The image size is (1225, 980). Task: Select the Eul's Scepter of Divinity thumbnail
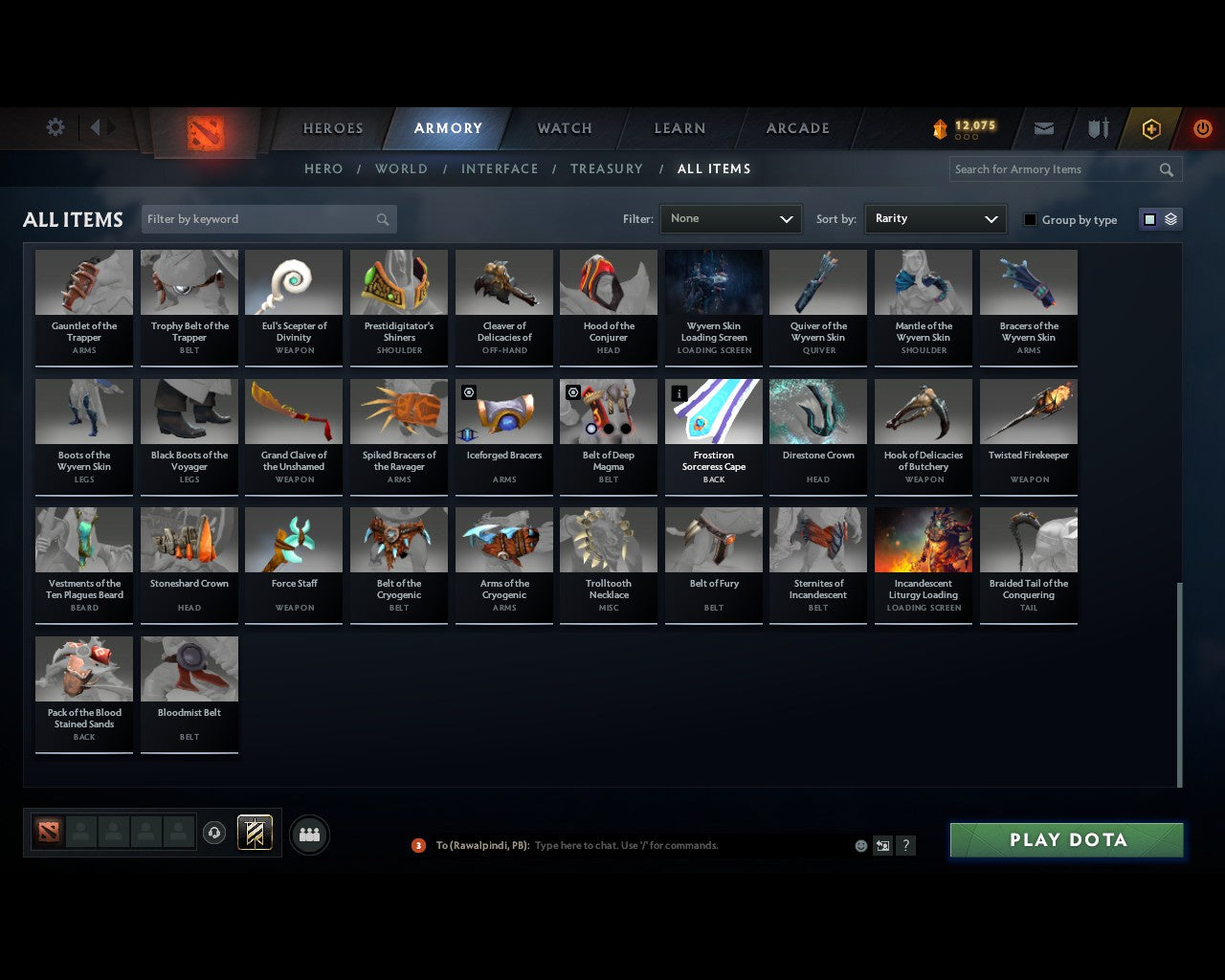coord(294,281)
